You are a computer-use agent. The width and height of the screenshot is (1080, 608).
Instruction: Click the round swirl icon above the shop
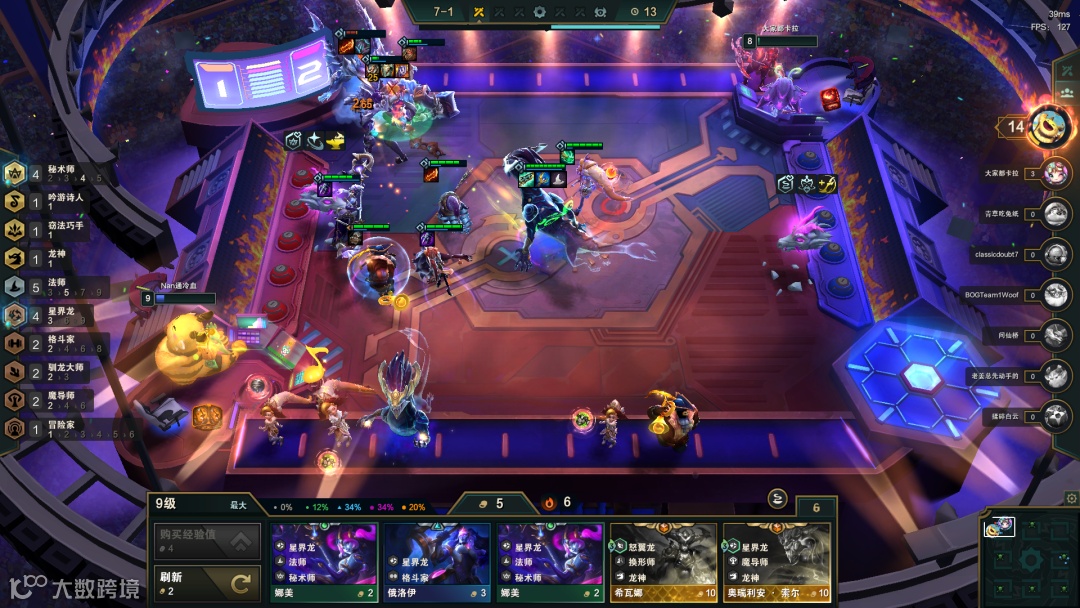point(777,498)
